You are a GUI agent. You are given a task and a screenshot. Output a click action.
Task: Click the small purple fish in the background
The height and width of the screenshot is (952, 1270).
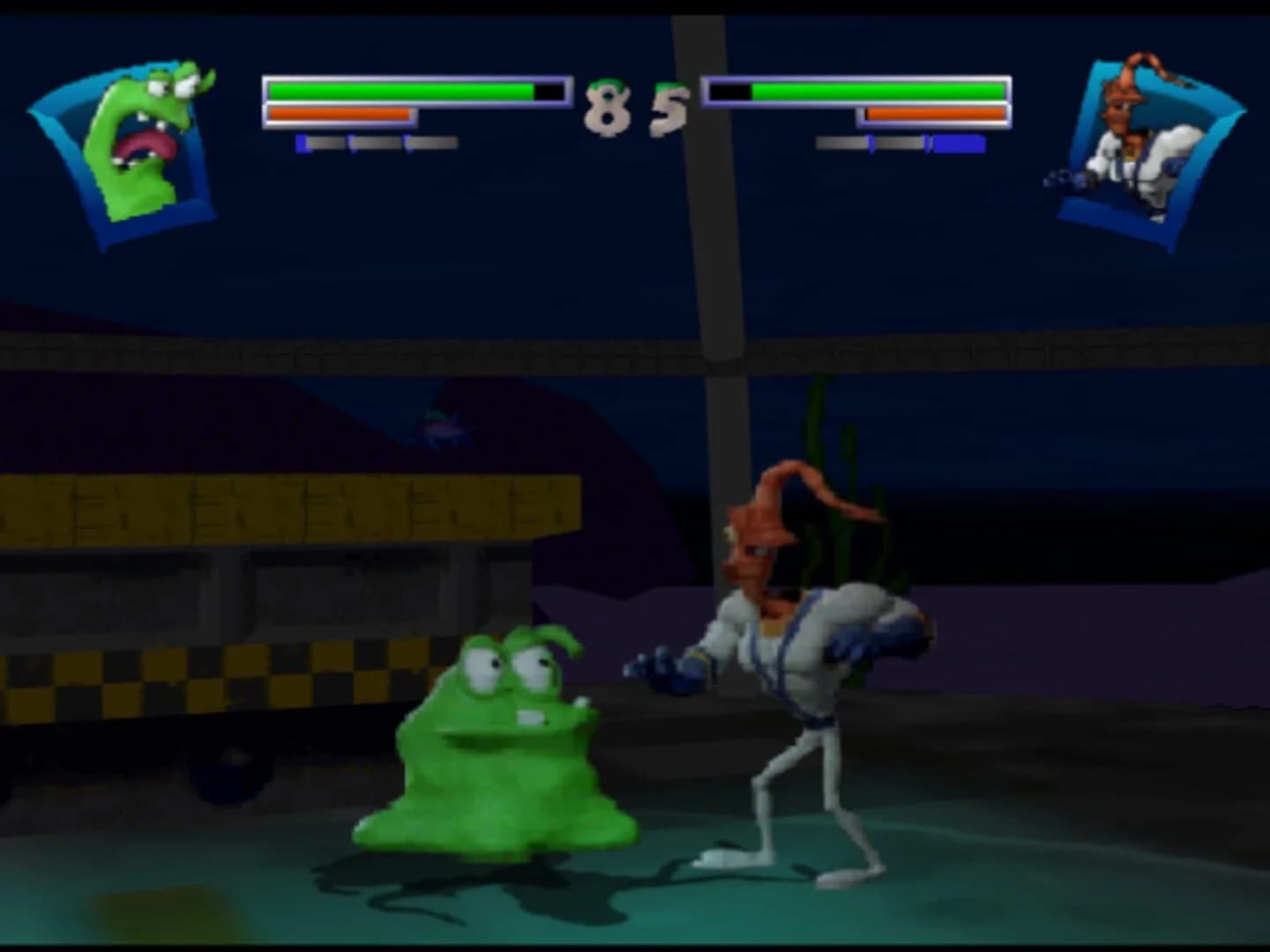(x=445, y=428)
